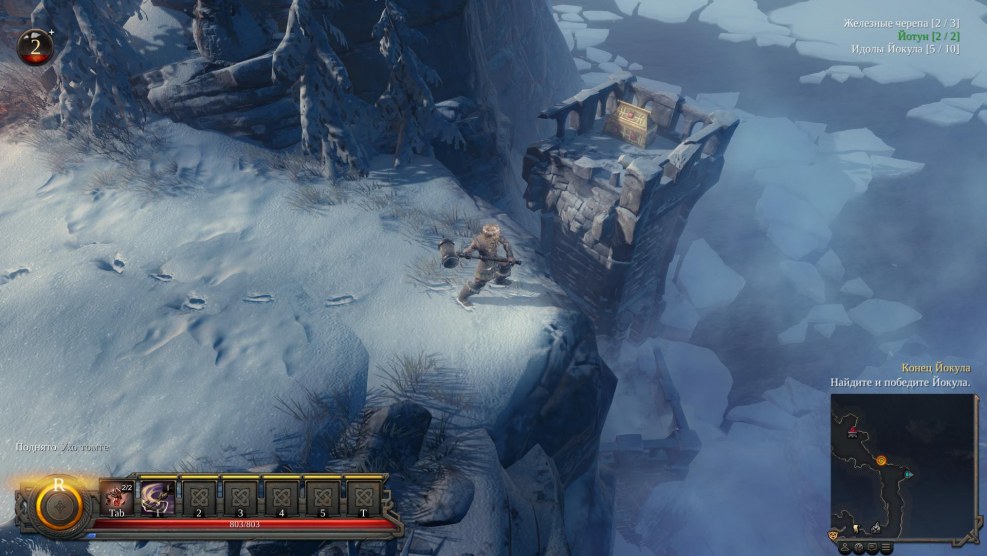
Task: Use the healing potion slot marked Tab
Action: [x=116, y=497]
